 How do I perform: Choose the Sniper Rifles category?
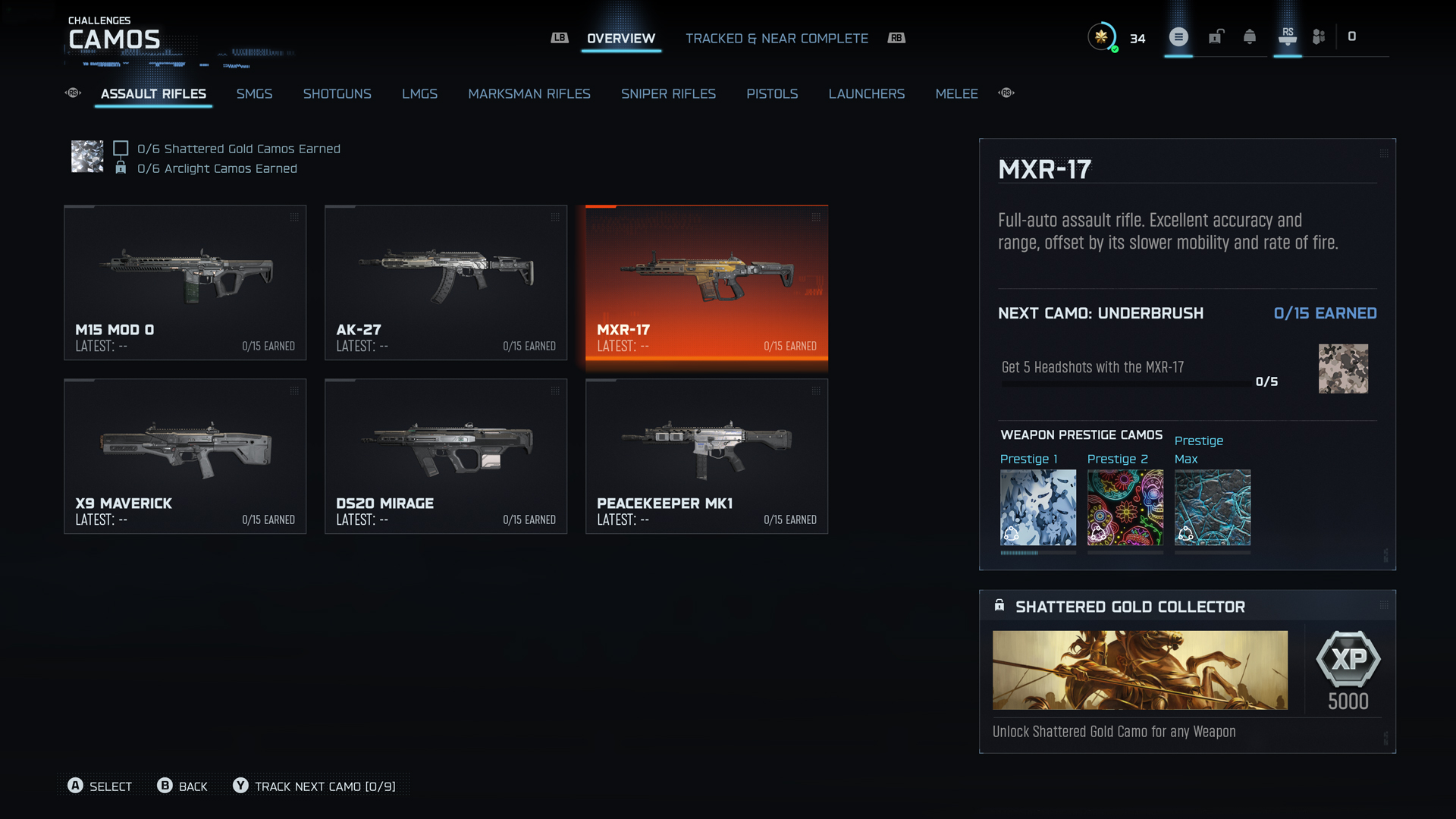[x=668, y=94]
